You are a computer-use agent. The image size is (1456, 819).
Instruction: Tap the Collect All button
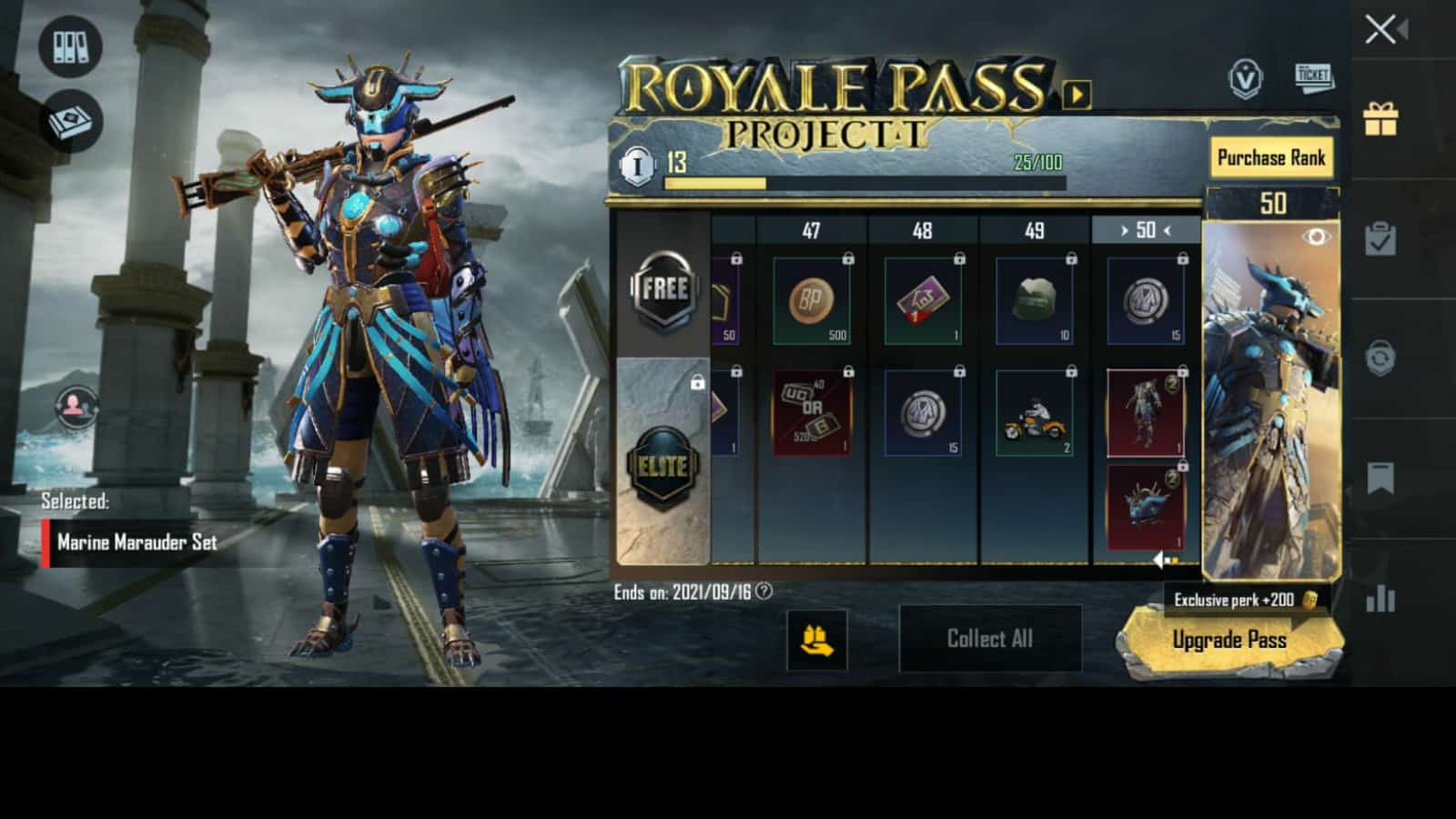pyautogui.click(x=990, y=639)
